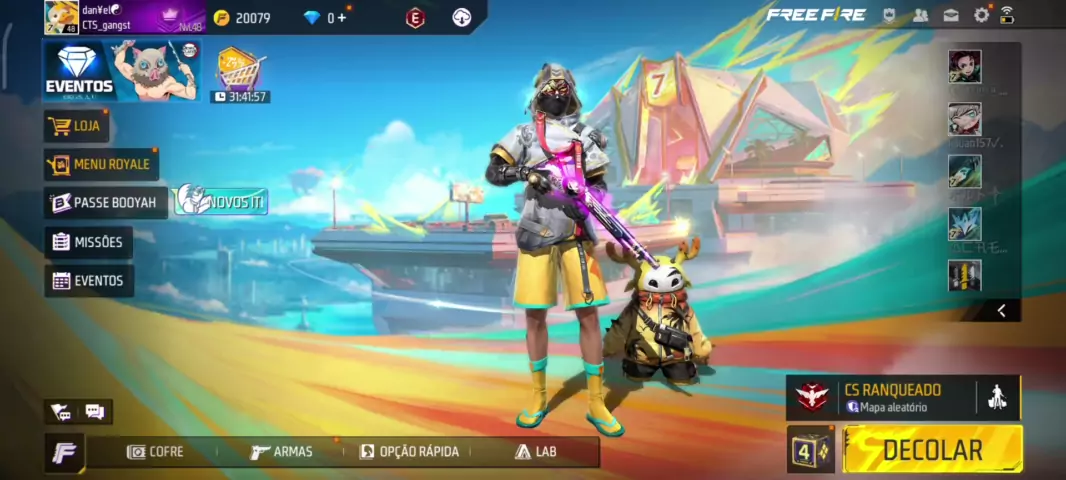Select the OPÇÃO RÁPIDA tab

pyautogui.click(x=409, y=452)
